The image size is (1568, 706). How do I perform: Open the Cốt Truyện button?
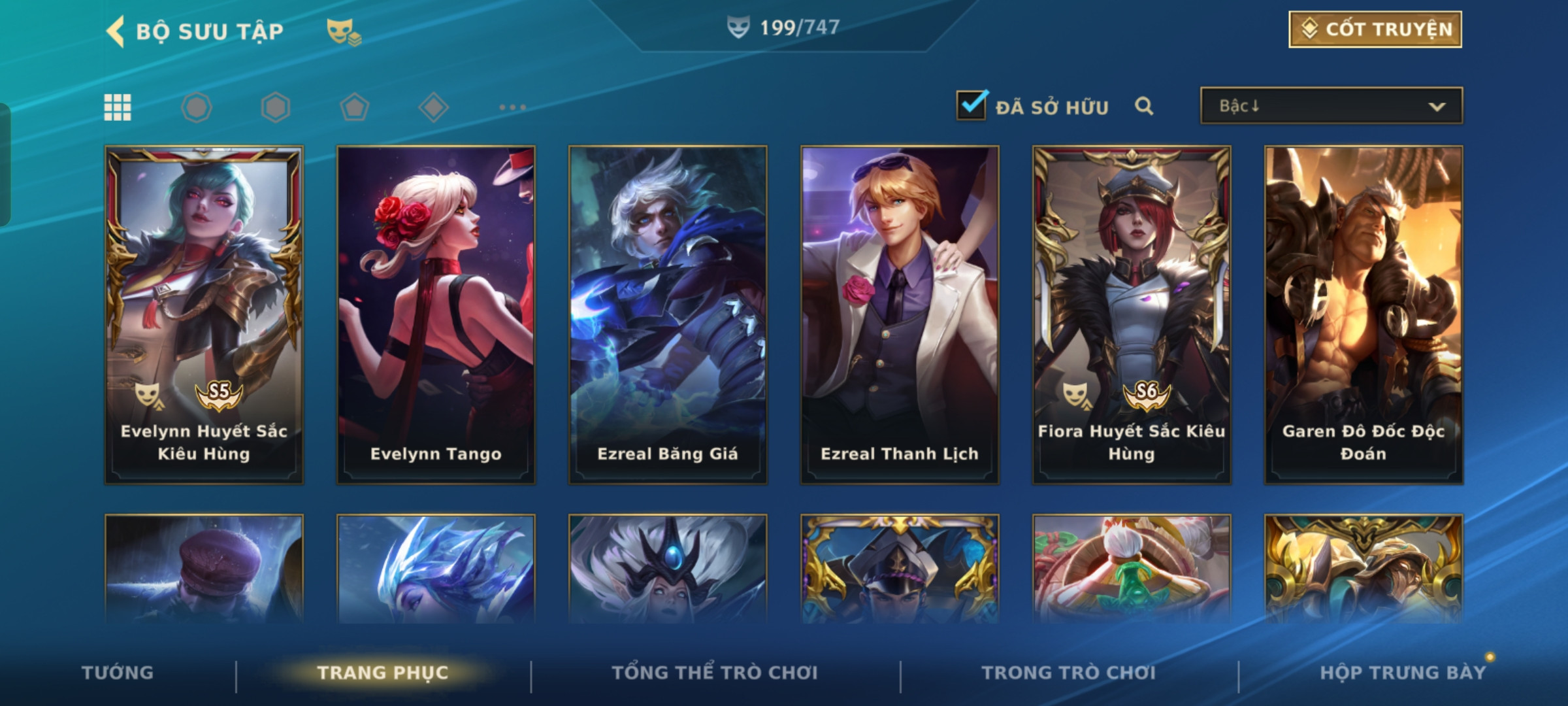coord(1375,29)
